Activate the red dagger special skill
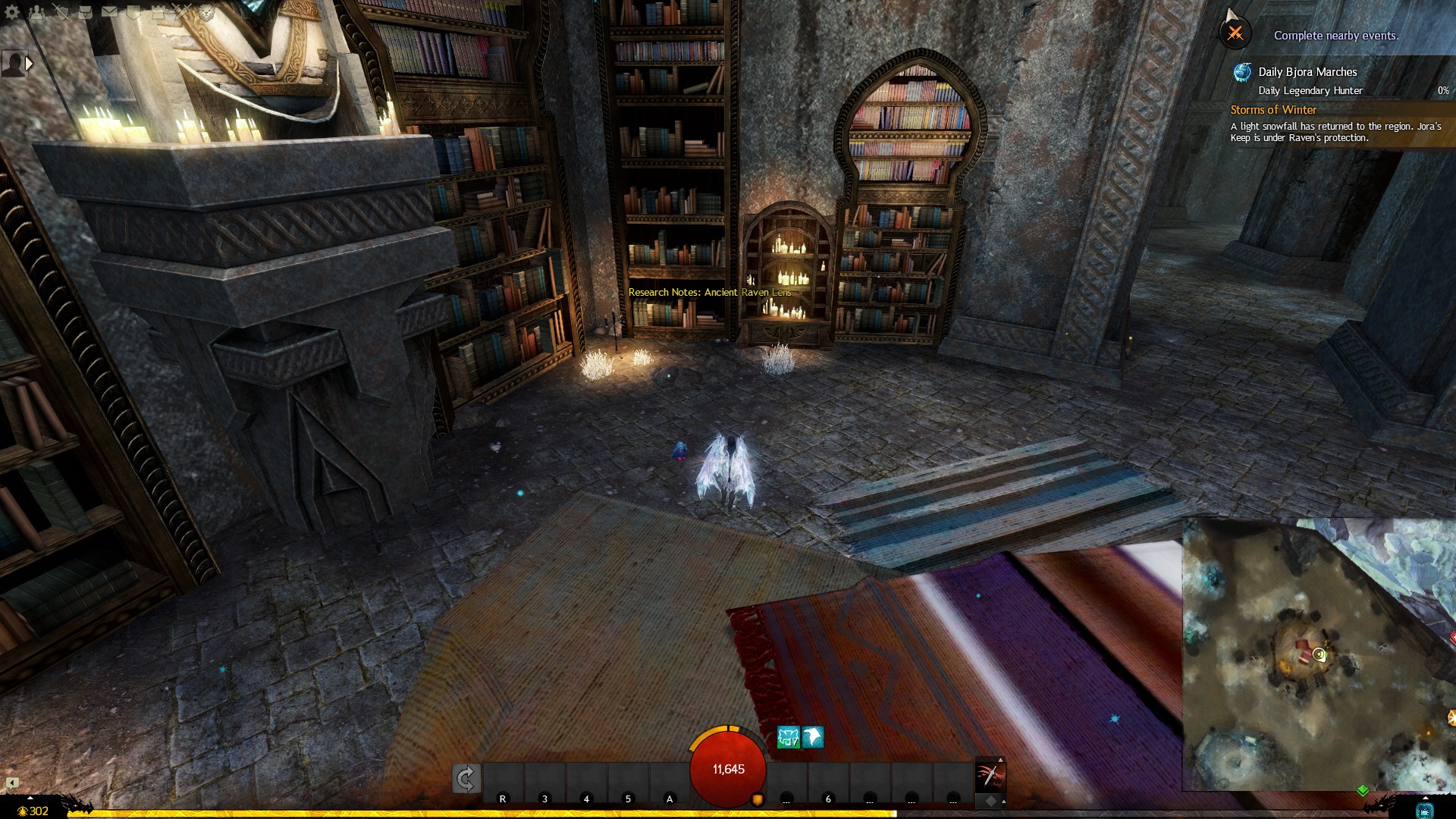Screen dimensions: 1456x819 coord(990,776)
